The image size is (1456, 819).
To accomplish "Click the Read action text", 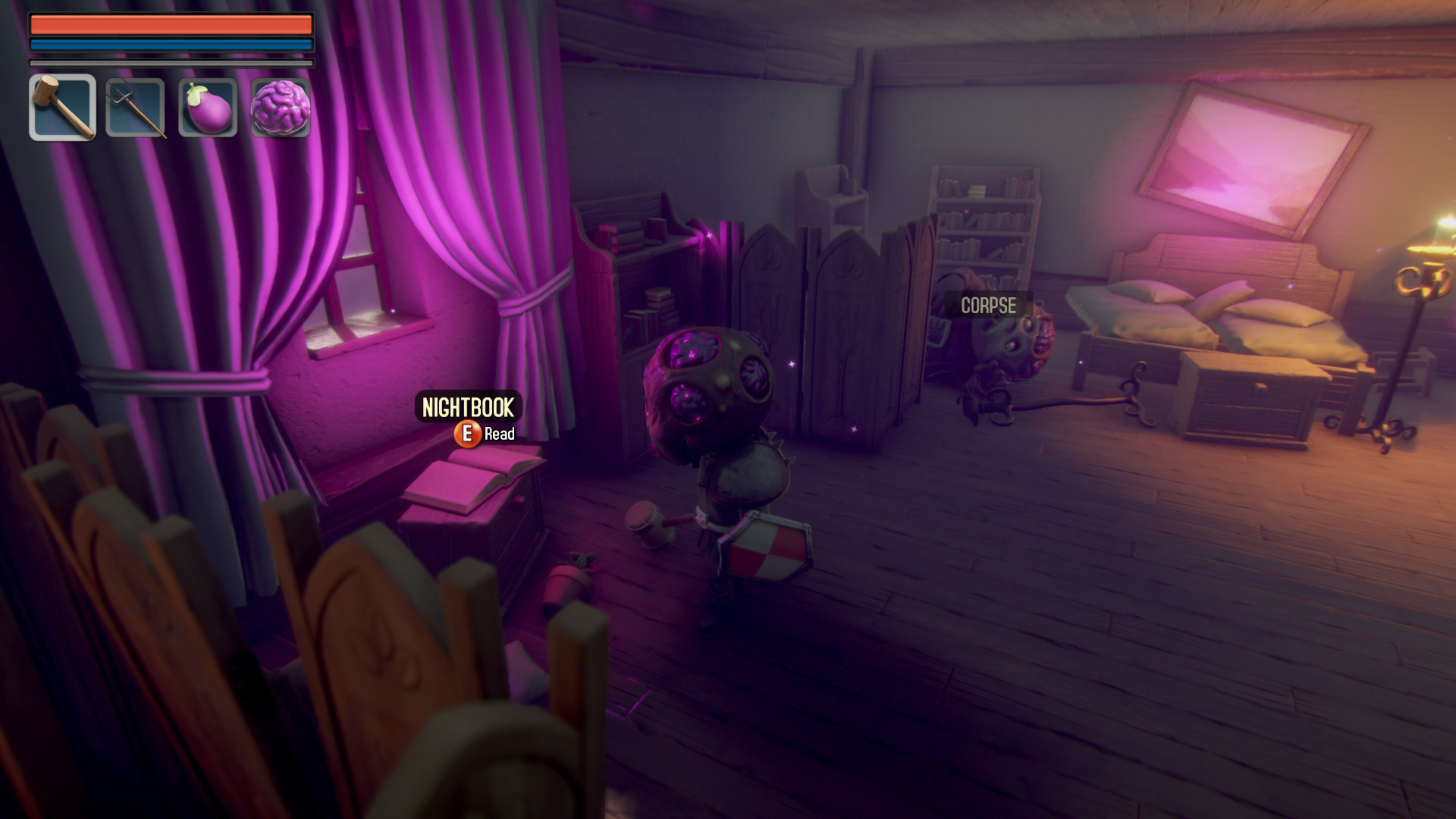I will pyautogui.click(x=500, y=435).
